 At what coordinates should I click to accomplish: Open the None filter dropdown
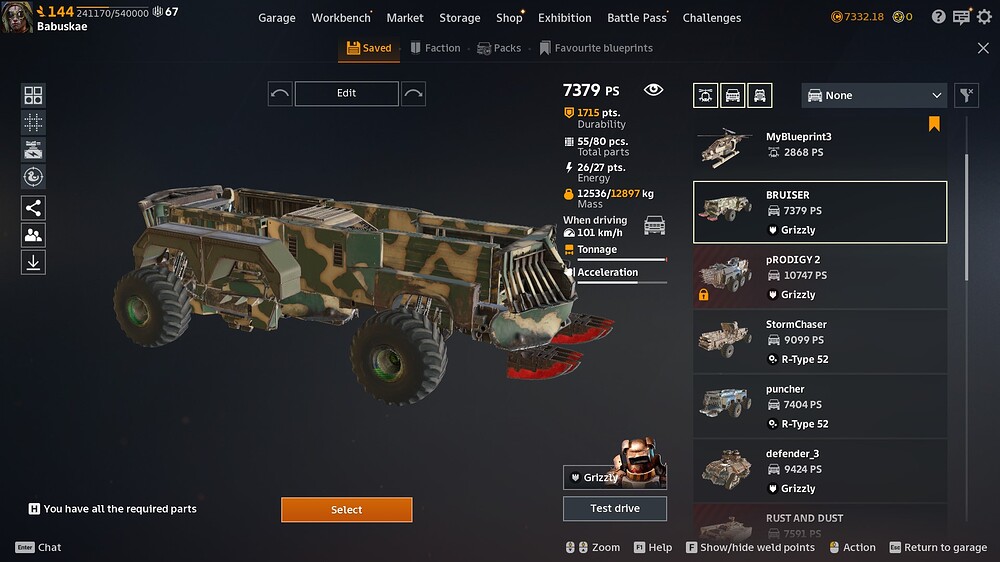point(874,95)
